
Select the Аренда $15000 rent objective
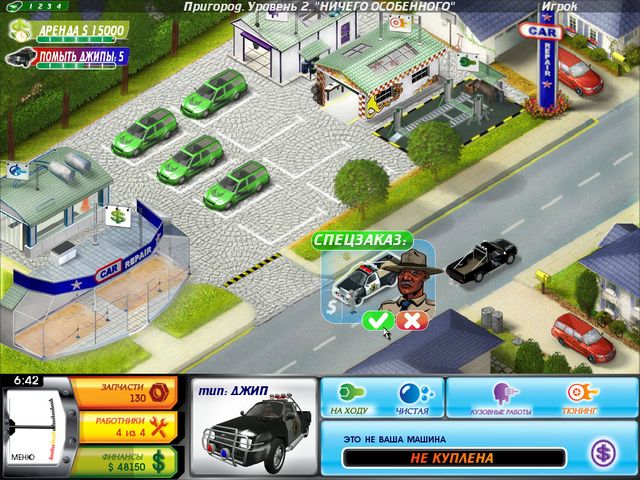click(x=68, y=32)
